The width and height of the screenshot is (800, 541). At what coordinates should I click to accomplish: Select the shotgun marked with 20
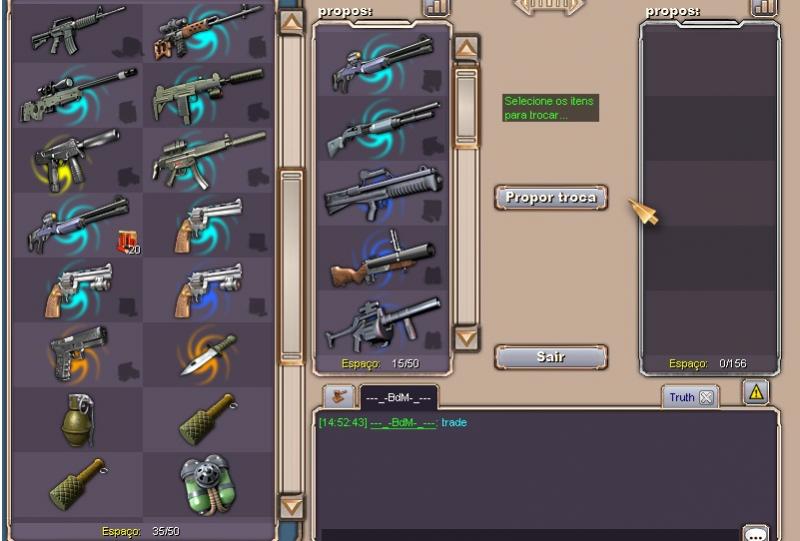(77, 224)
